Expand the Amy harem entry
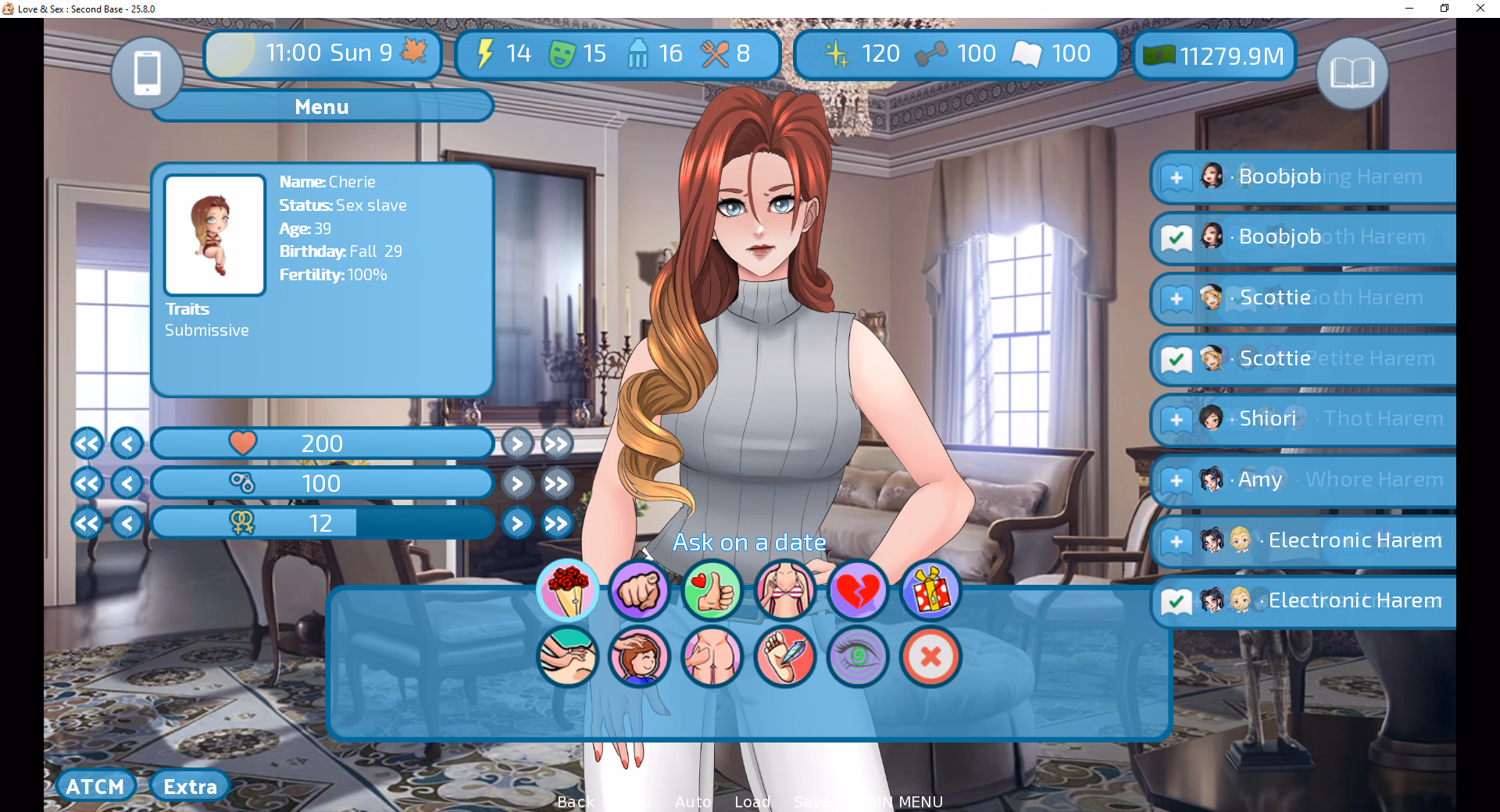 [x=1177, y=480]
